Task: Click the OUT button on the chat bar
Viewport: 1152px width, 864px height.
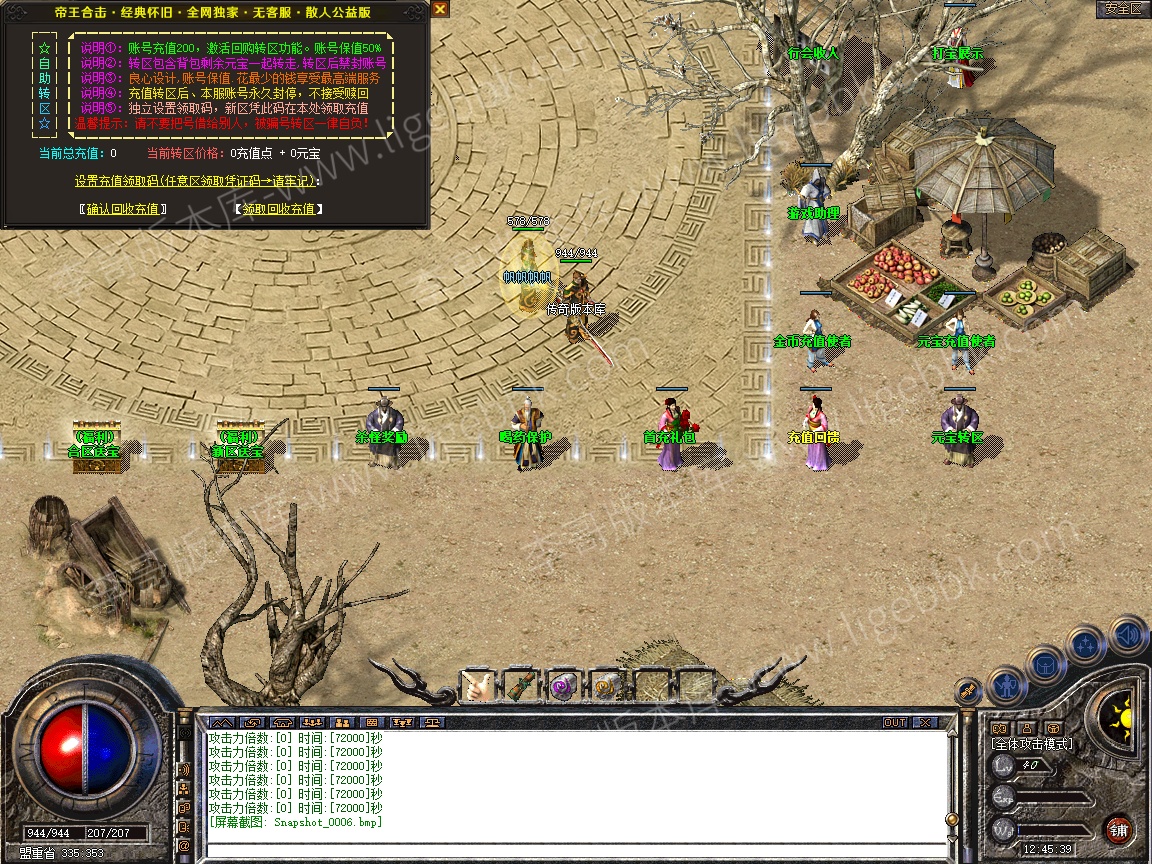Action: (x=894, y=722)
